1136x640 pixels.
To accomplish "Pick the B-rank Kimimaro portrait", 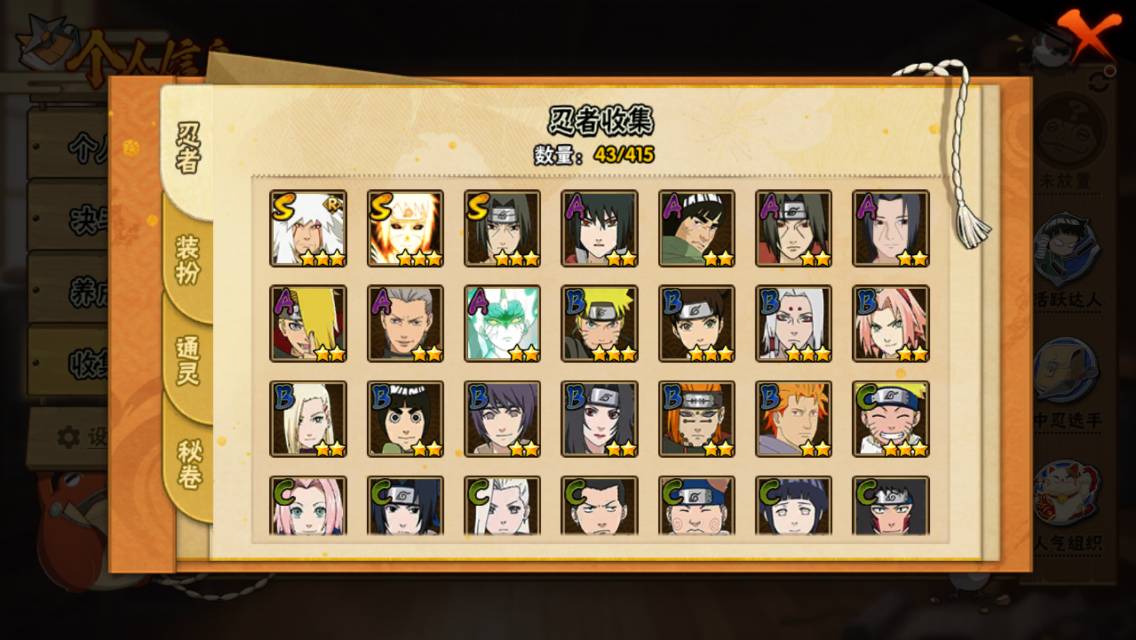I will pyautogui.click(x=794, y=323).
